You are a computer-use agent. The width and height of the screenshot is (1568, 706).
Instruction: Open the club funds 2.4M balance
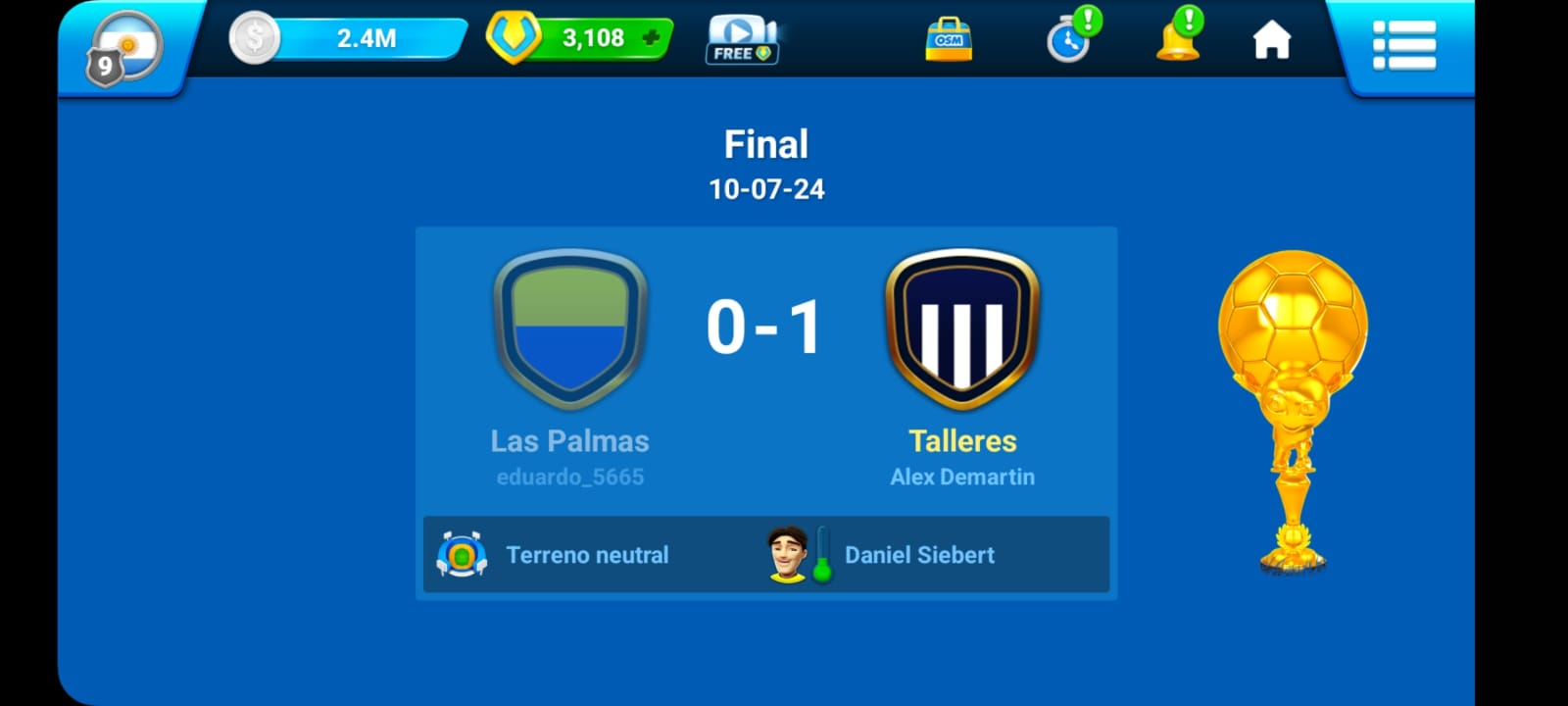(x=365, y=39)
